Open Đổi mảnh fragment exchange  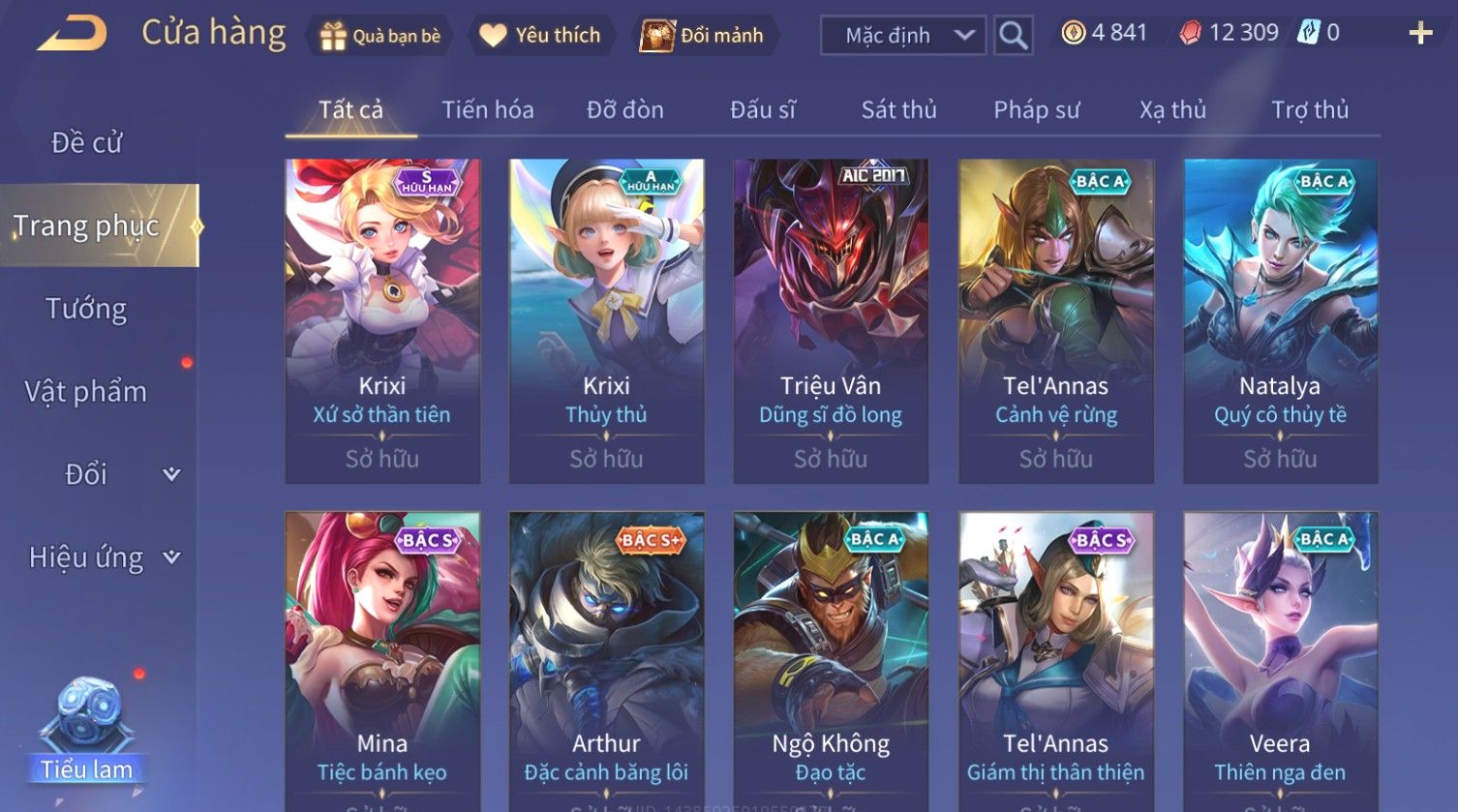[x=702, y=36]
